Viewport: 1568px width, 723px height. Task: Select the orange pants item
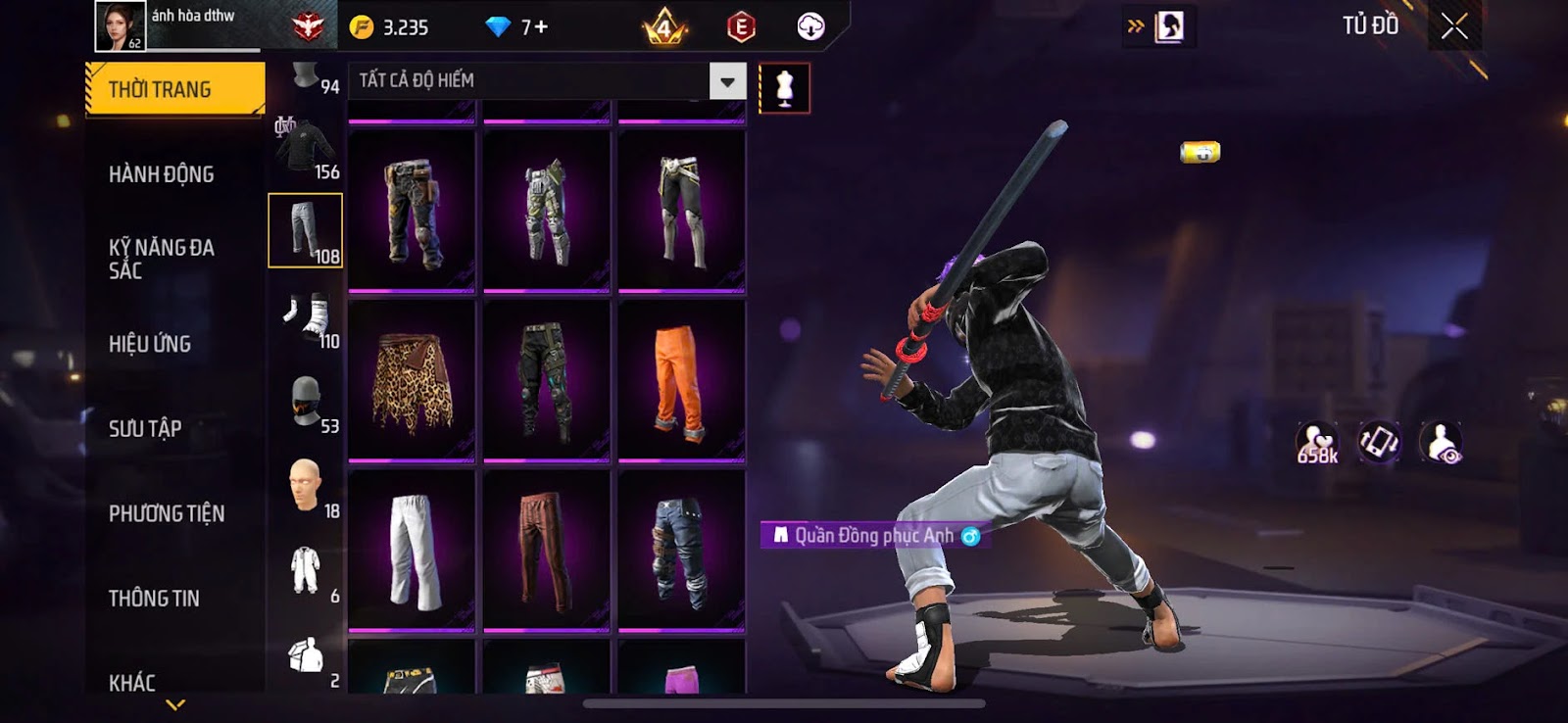click(681, 380)
